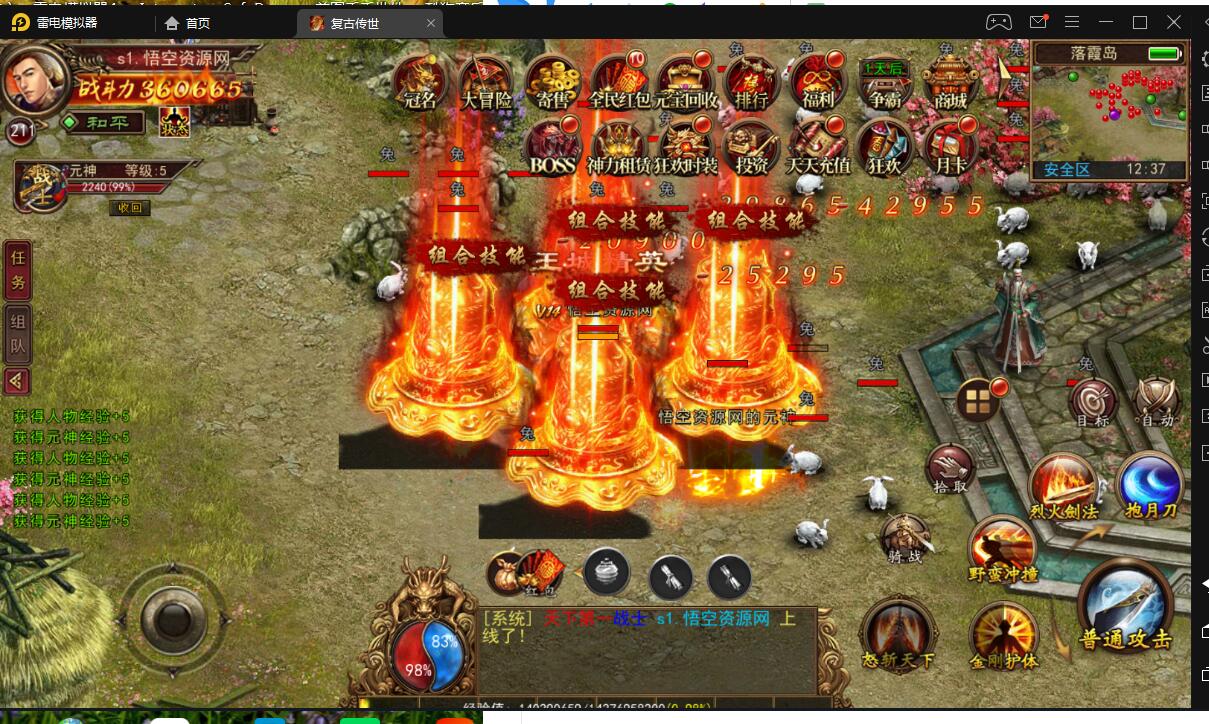
Task: Open the 任务 quest tab
Action: [x=18, y=270]
